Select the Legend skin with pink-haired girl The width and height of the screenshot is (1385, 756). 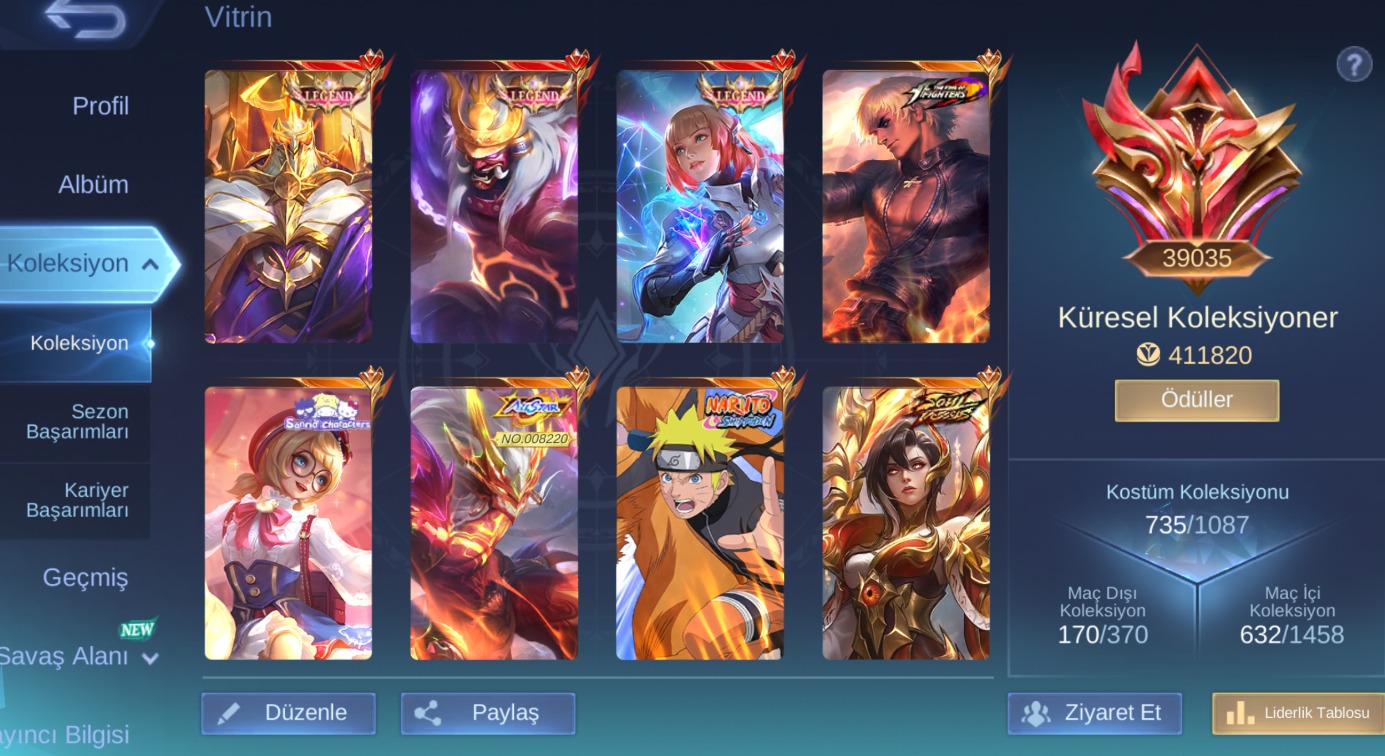click(700, 207)
